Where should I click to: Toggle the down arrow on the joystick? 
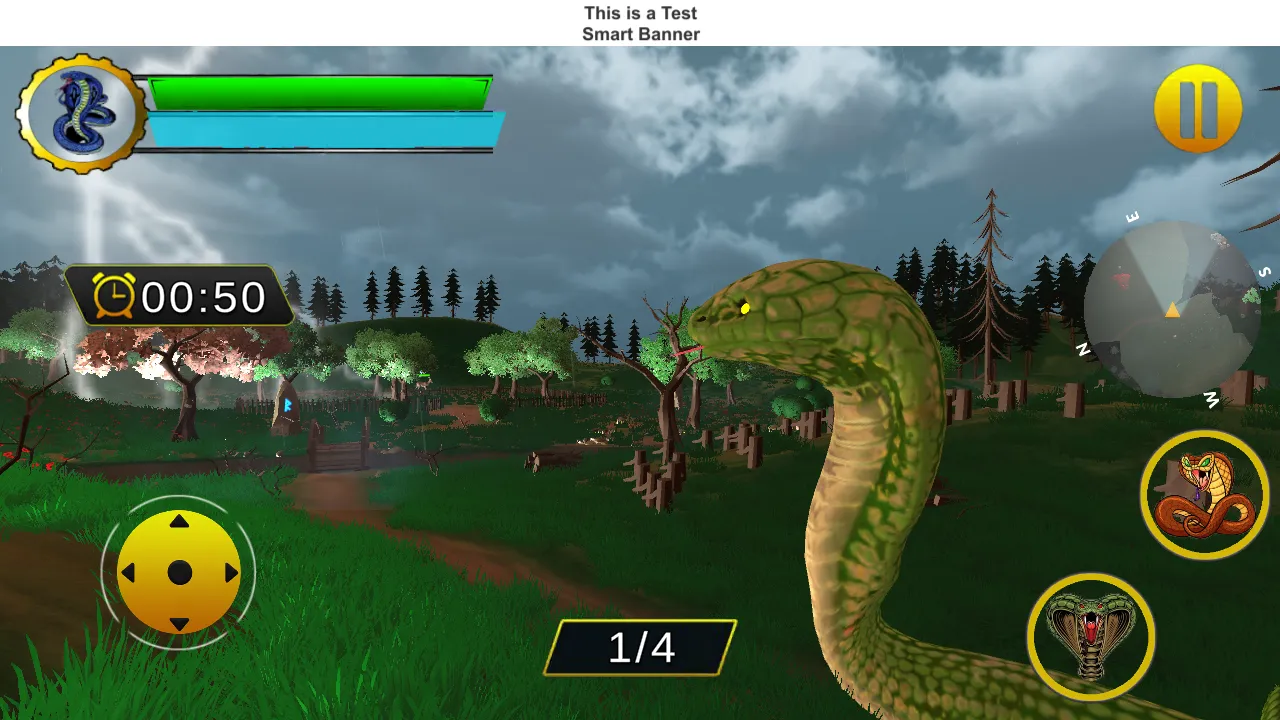click(x=179, y=623)
